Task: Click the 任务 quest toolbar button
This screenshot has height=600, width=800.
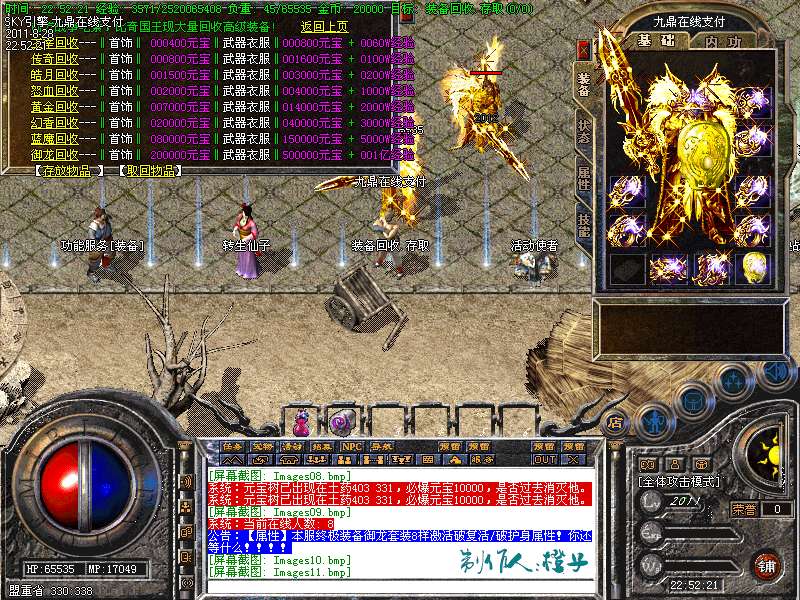Action: [232, 446]
